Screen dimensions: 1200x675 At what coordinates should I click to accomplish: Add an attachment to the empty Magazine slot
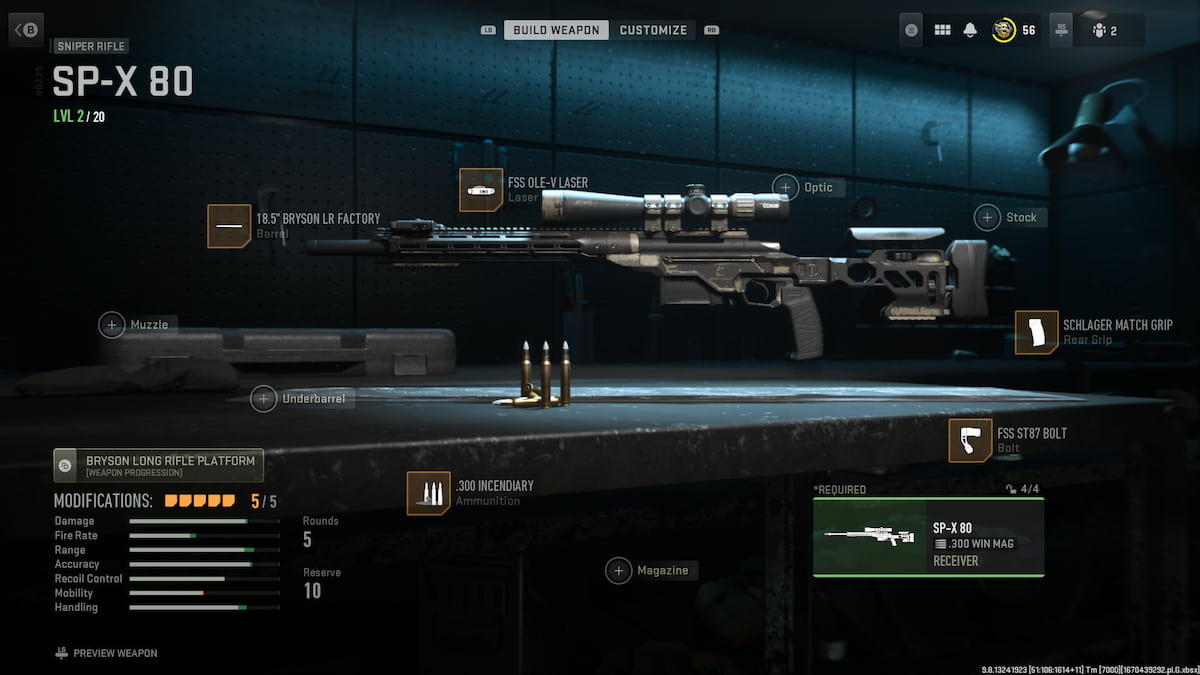(x=619, y=570)
